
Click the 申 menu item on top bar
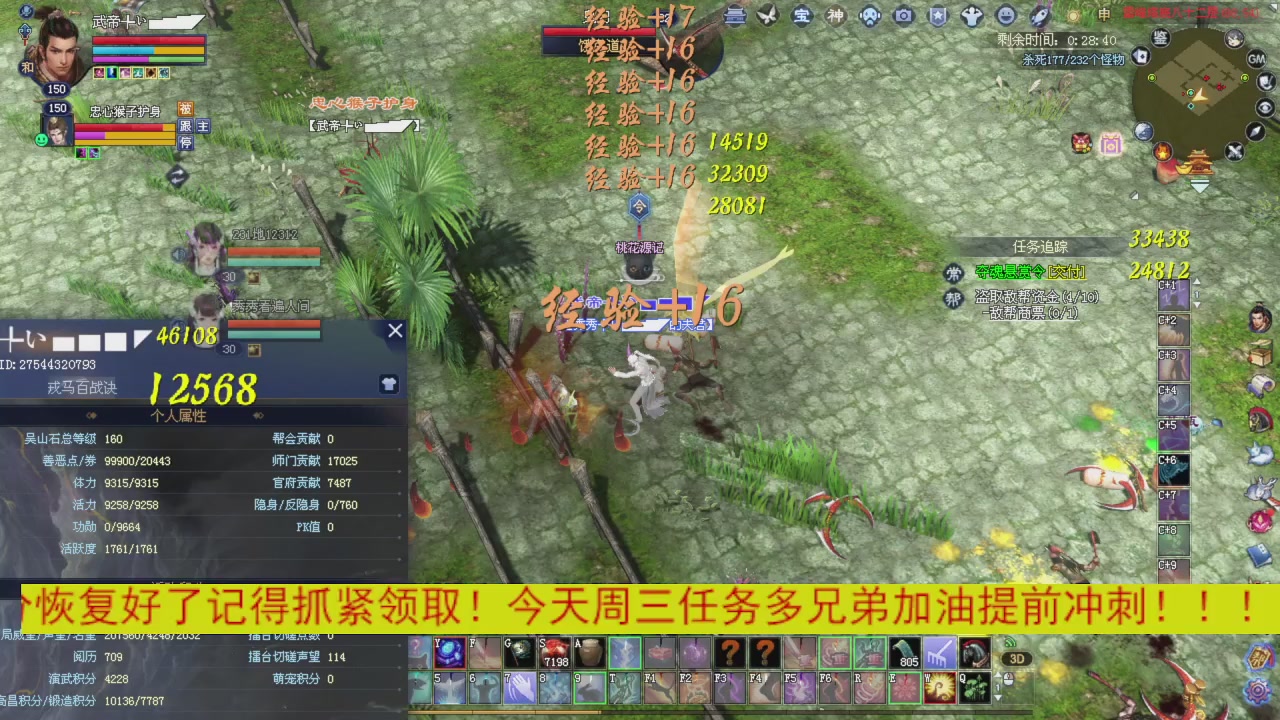(x=1103, y=15)
